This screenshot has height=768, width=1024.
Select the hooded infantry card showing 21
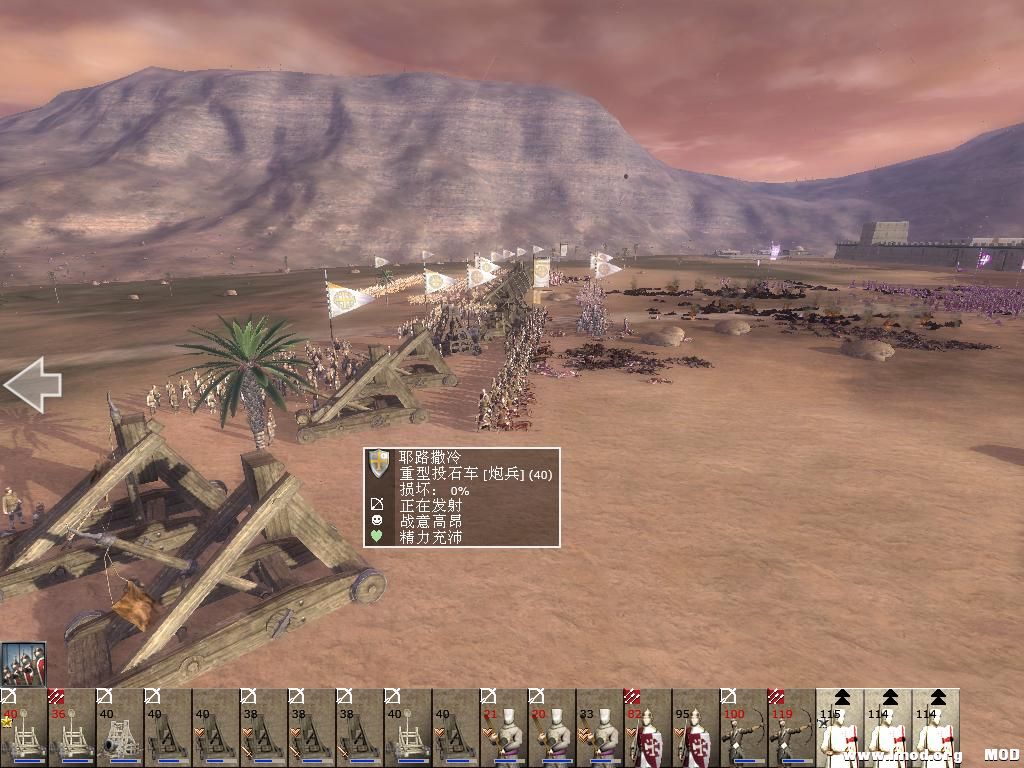(x=503, y=728)
